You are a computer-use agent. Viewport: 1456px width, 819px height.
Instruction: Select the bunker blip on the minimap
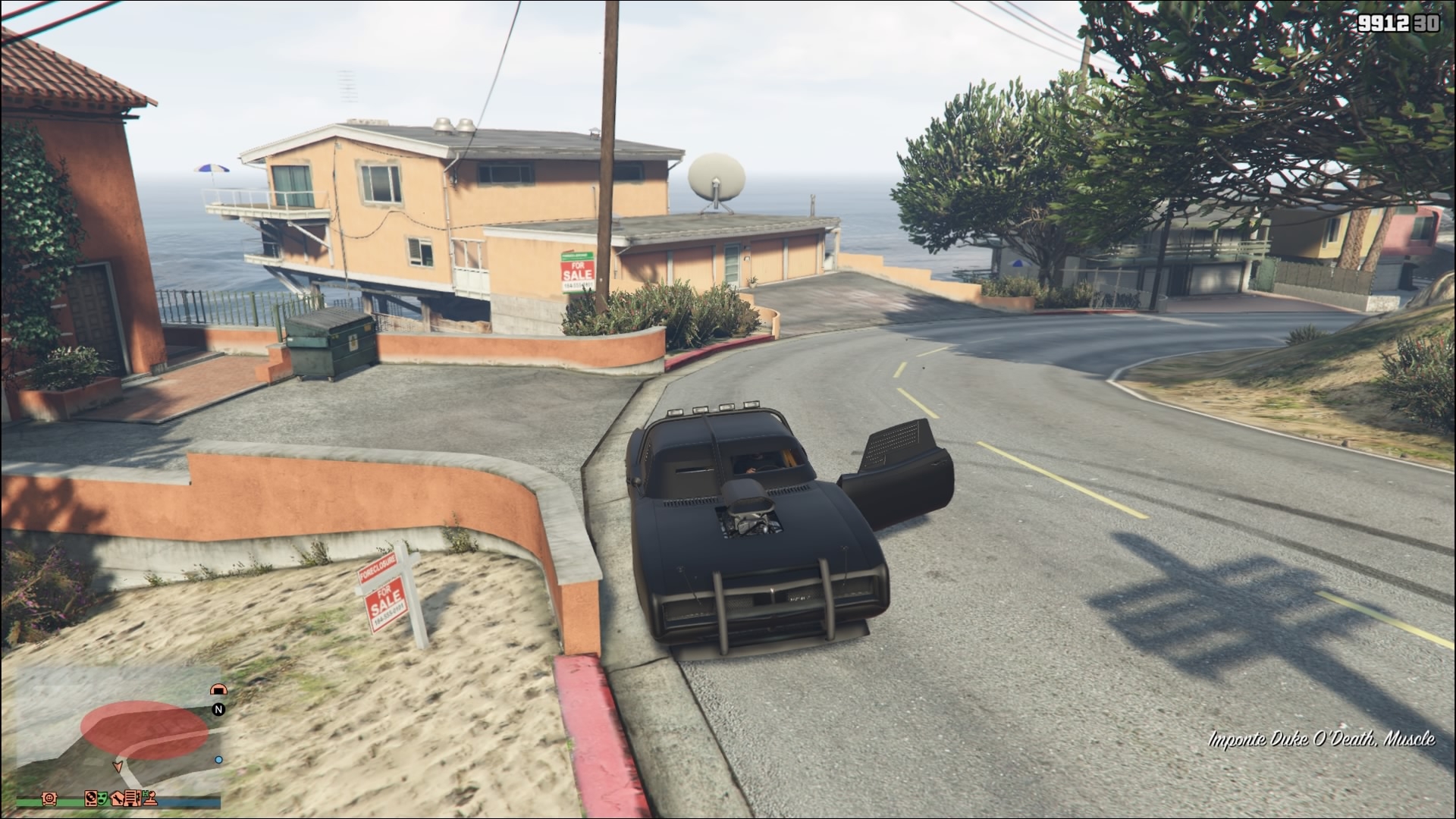click(x=218, y=689)
